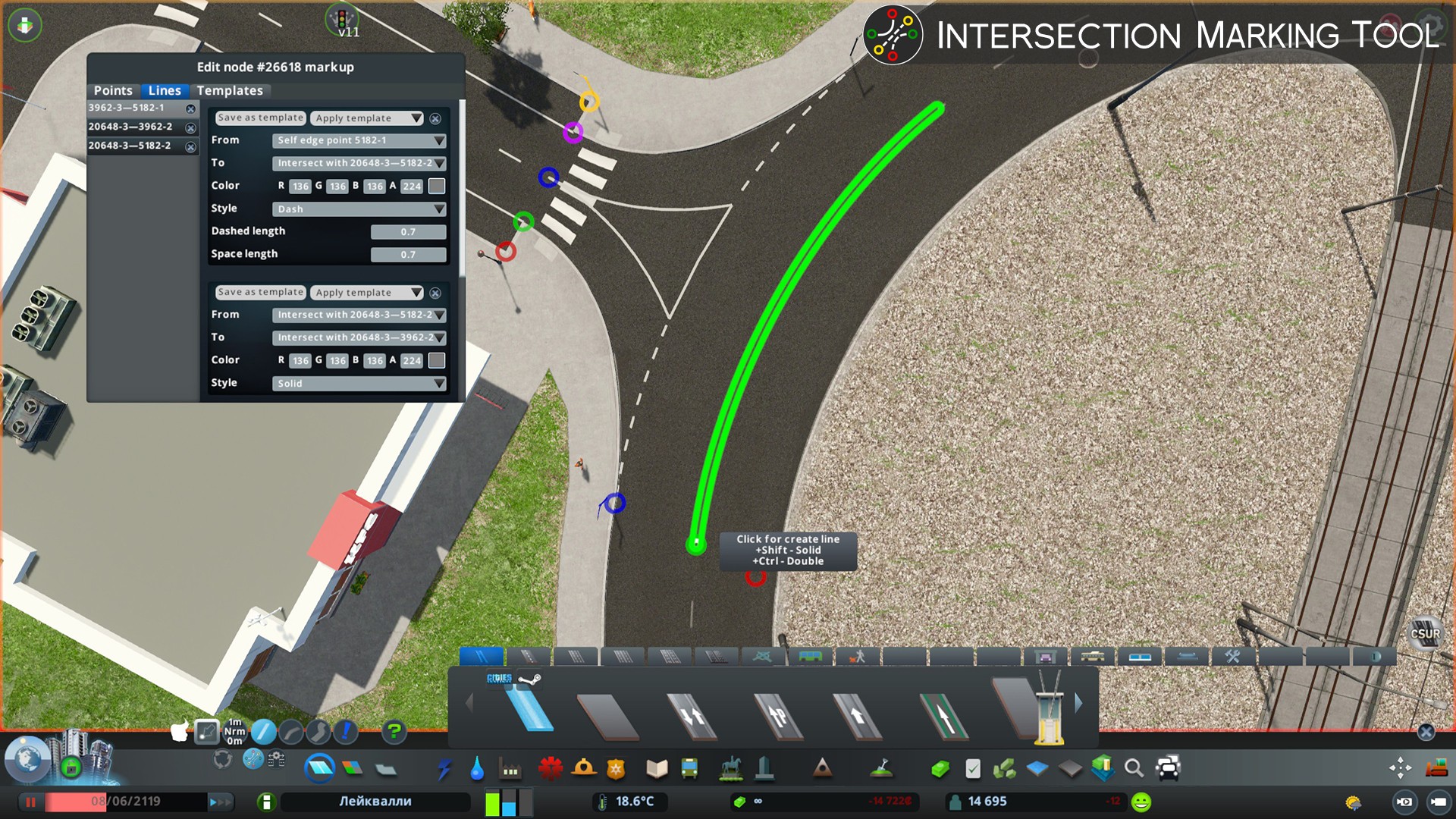This screenshot has width=1456, height=819.
Task: Open the electricity lightning bolt menu
Action: pyautogui.click(x=444, y=769)
